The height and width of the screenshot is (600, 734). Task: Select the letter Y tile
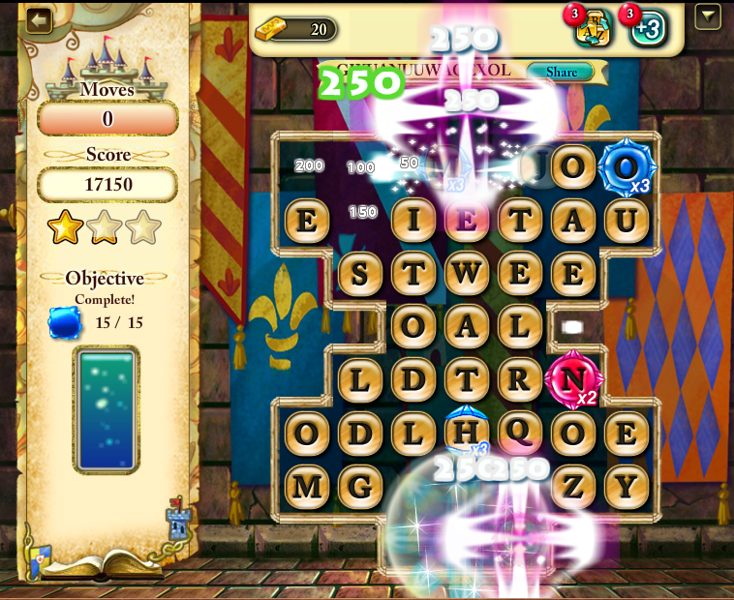point(627,487)
